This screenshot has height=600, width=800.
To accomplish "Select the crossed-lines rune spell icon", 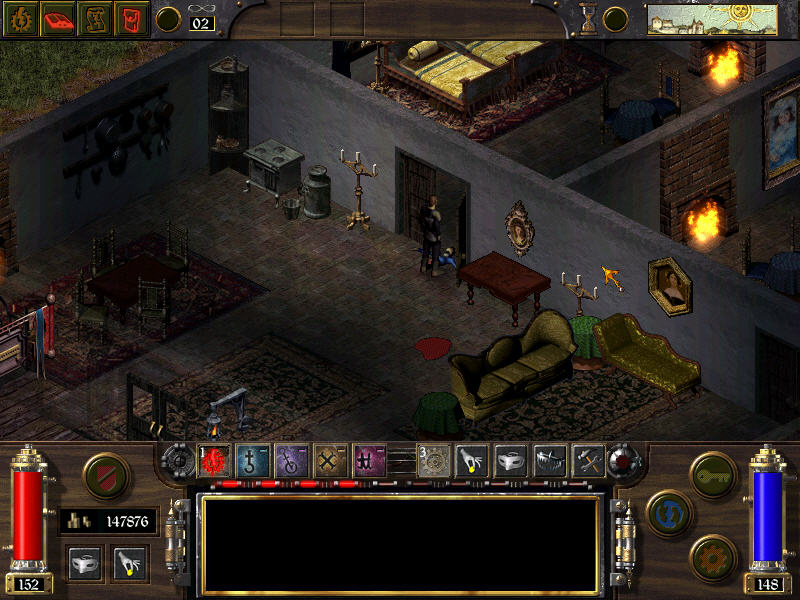I will (330, 460).
